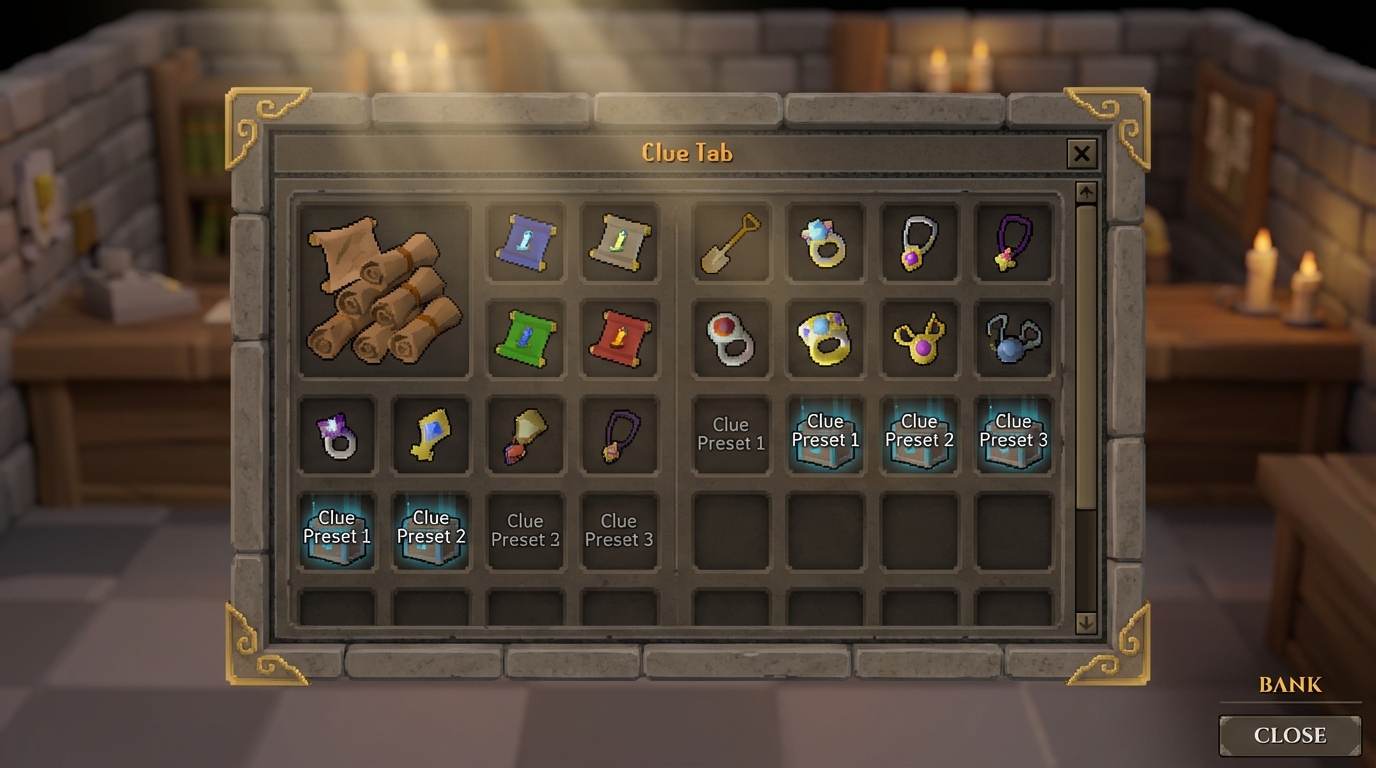Select the blue clue scroll

point(525,243)
